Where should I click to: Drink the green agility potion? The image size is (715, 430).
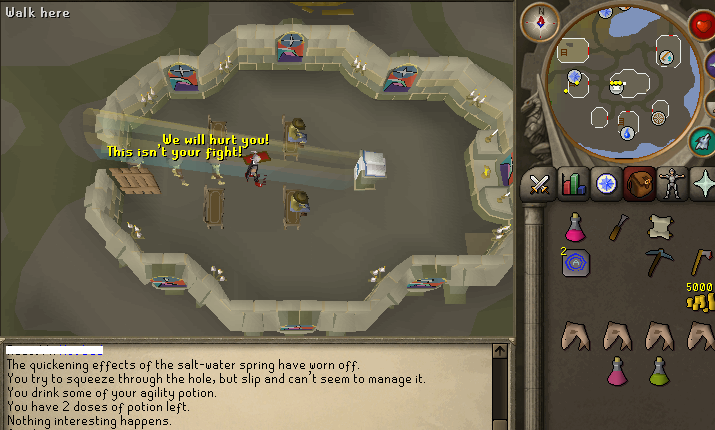pos(658,372)
